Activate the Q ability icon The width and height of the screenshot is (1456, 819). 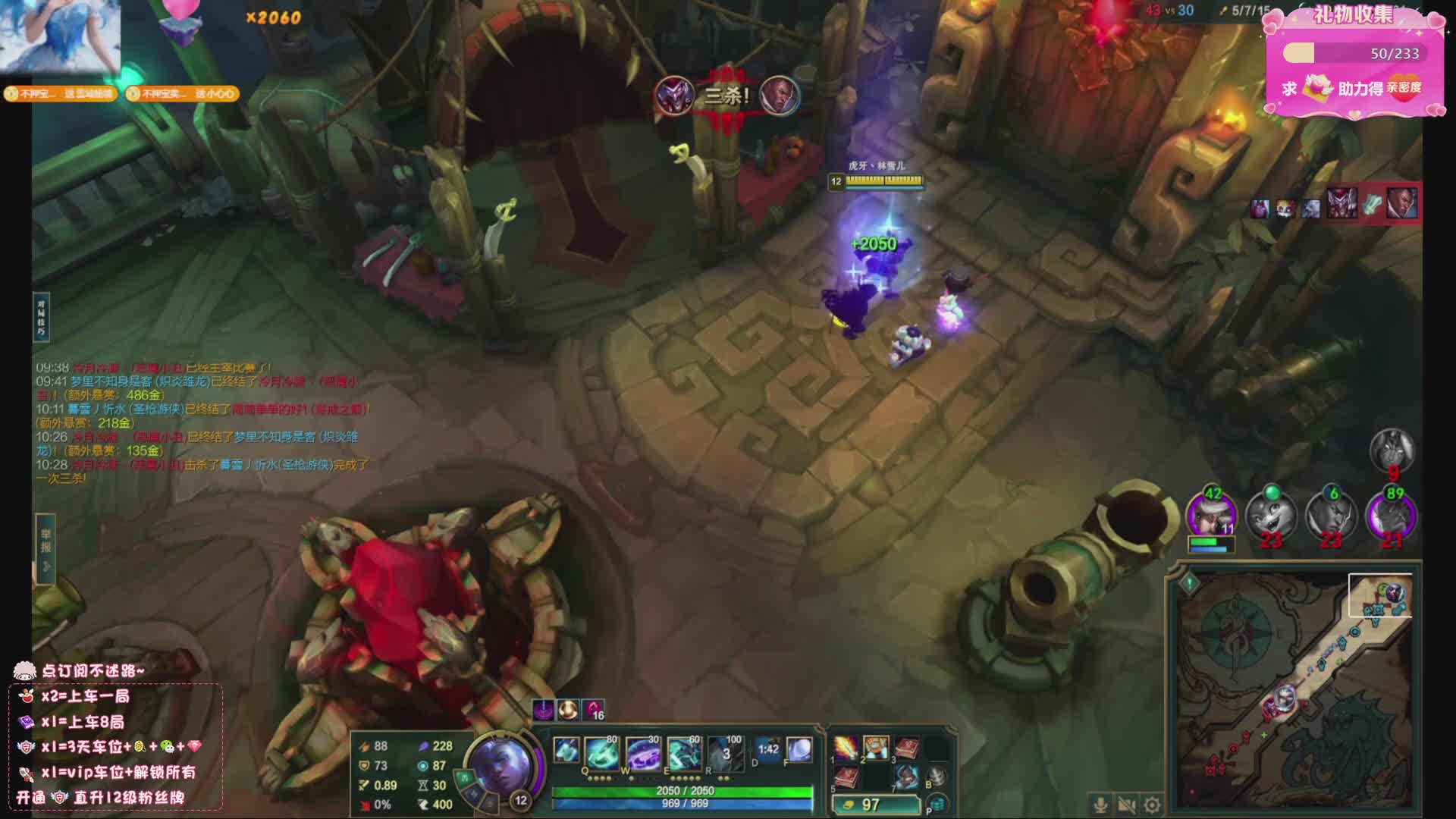601,753
